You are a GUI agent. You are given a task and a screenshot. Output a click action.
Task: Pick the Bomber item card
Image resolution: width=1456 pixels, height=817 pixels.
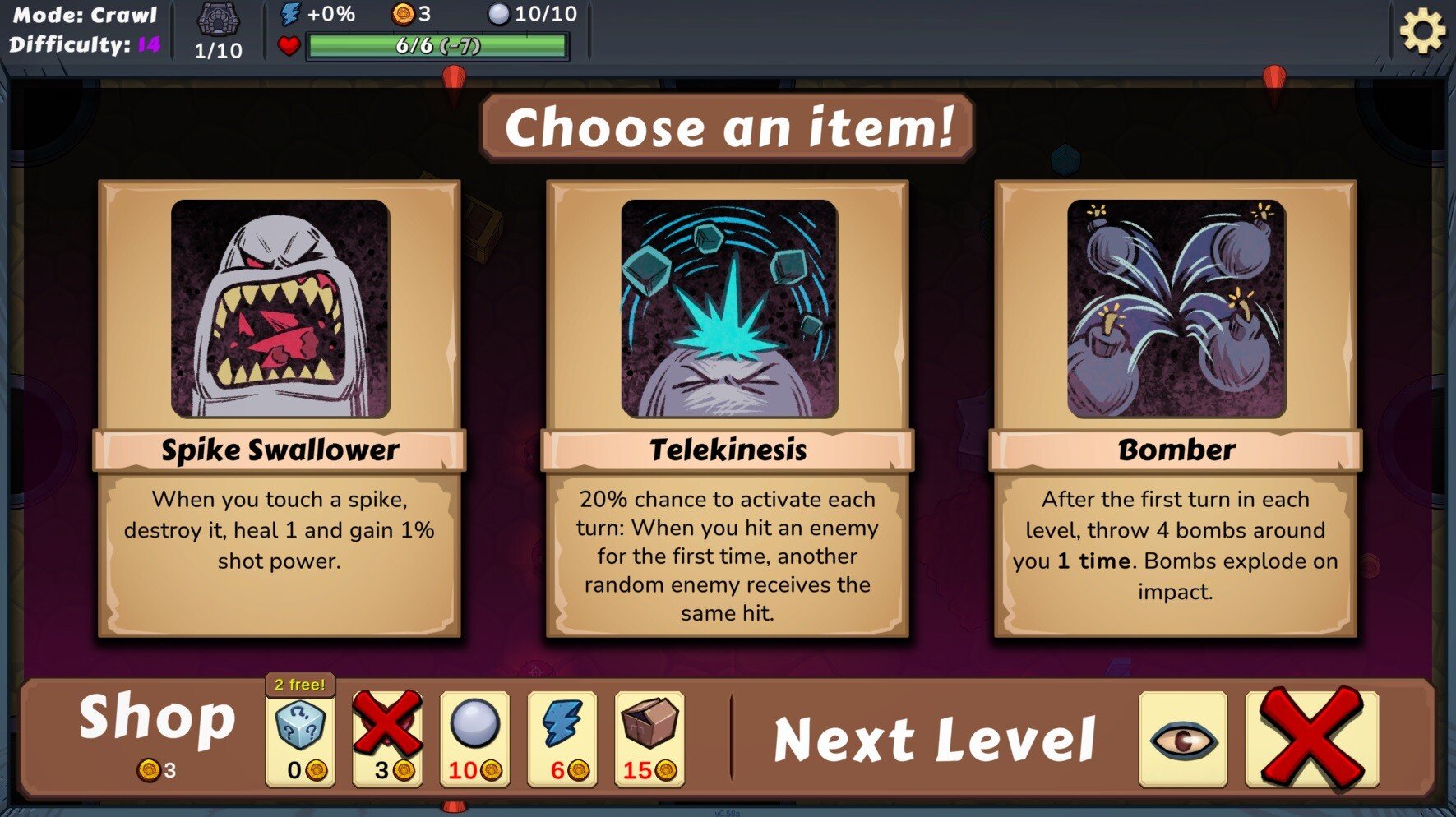point(1176,408)
